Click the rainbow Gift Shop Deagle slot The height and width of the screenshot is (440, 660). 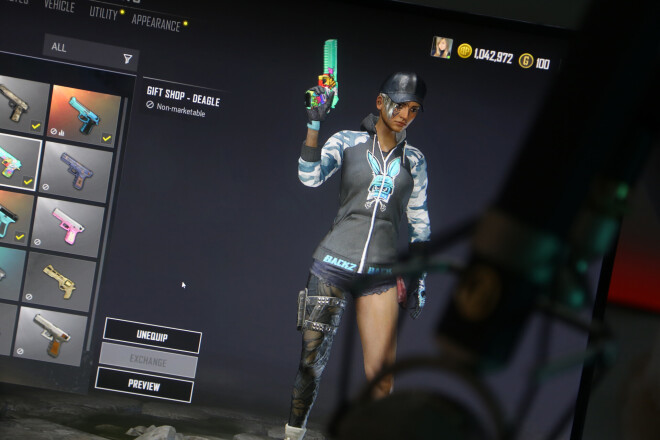click(x=14, y=160)
